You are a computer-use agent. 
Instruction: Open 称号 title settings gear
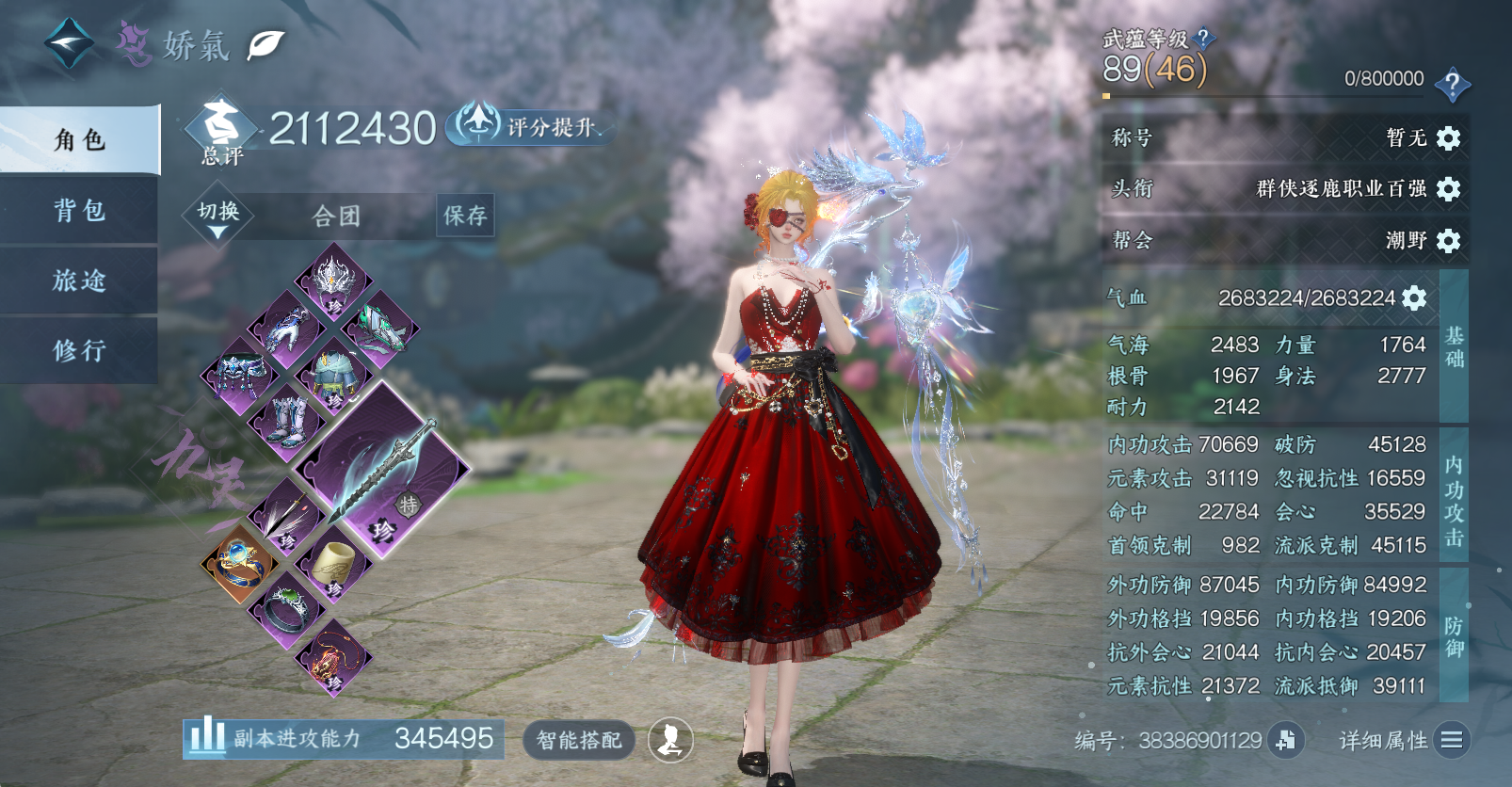tap(1448, 138)
